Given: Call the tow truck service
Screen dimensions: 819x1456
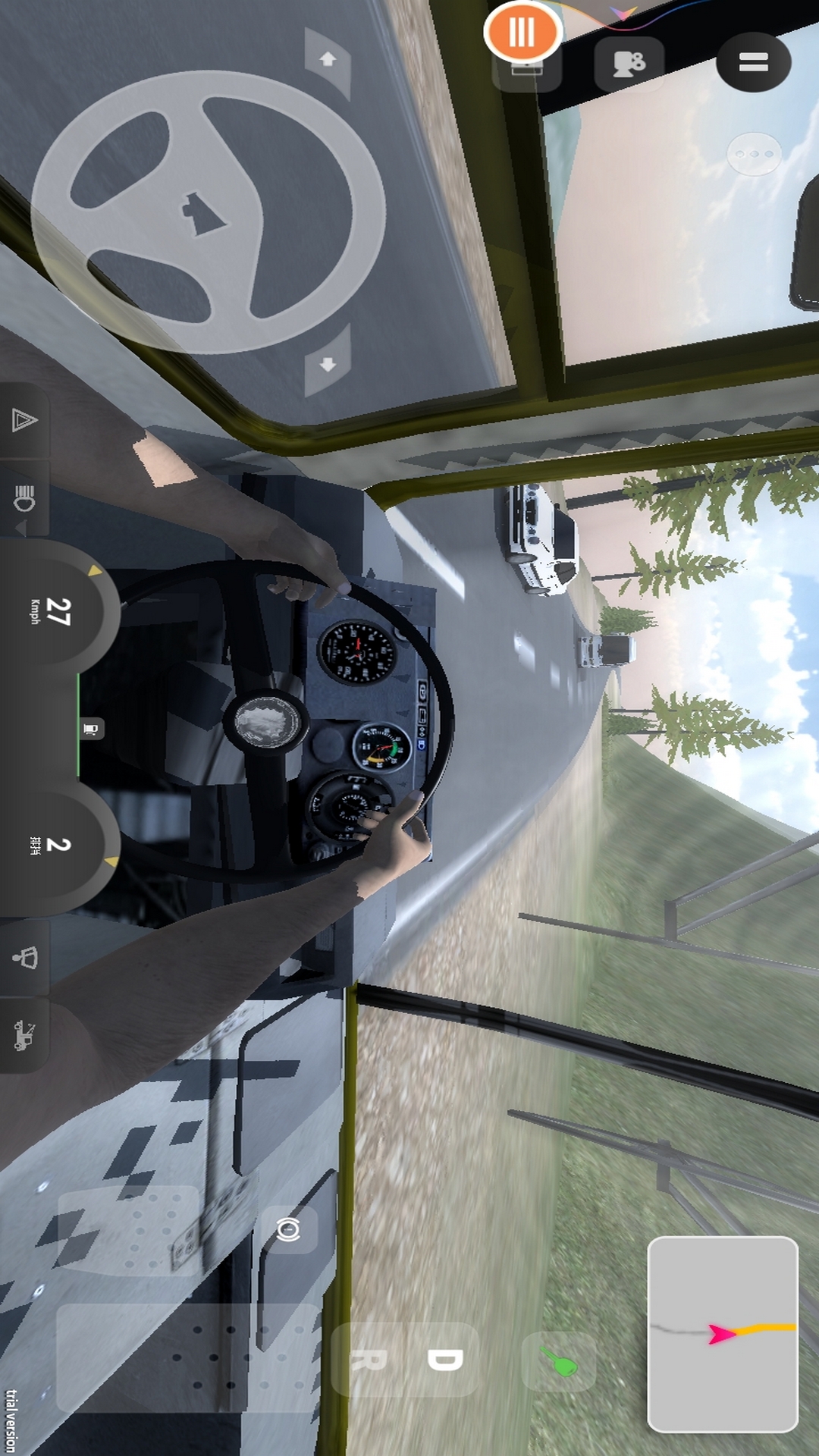Looking at the screenshot, I should click(24, 1035).
